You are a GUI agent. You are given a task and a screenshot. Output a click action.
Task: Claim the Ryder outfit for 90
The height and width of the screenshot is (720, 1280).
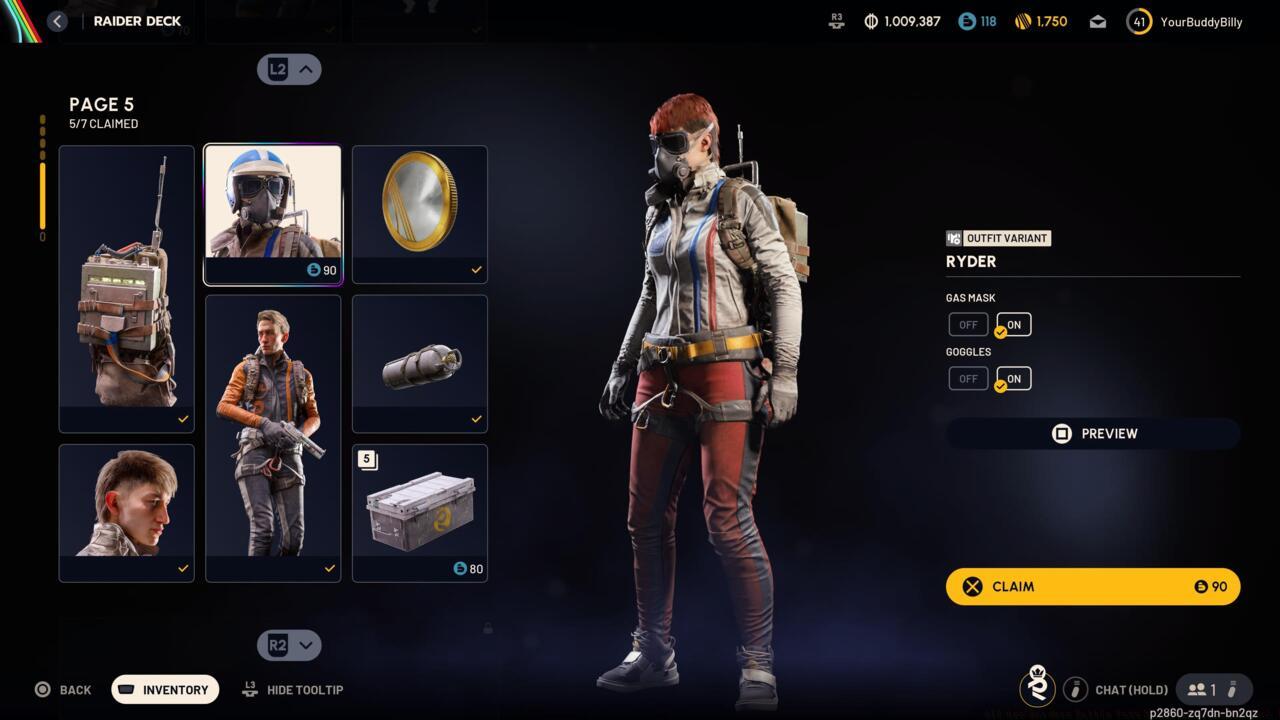tap(1092, 586)
